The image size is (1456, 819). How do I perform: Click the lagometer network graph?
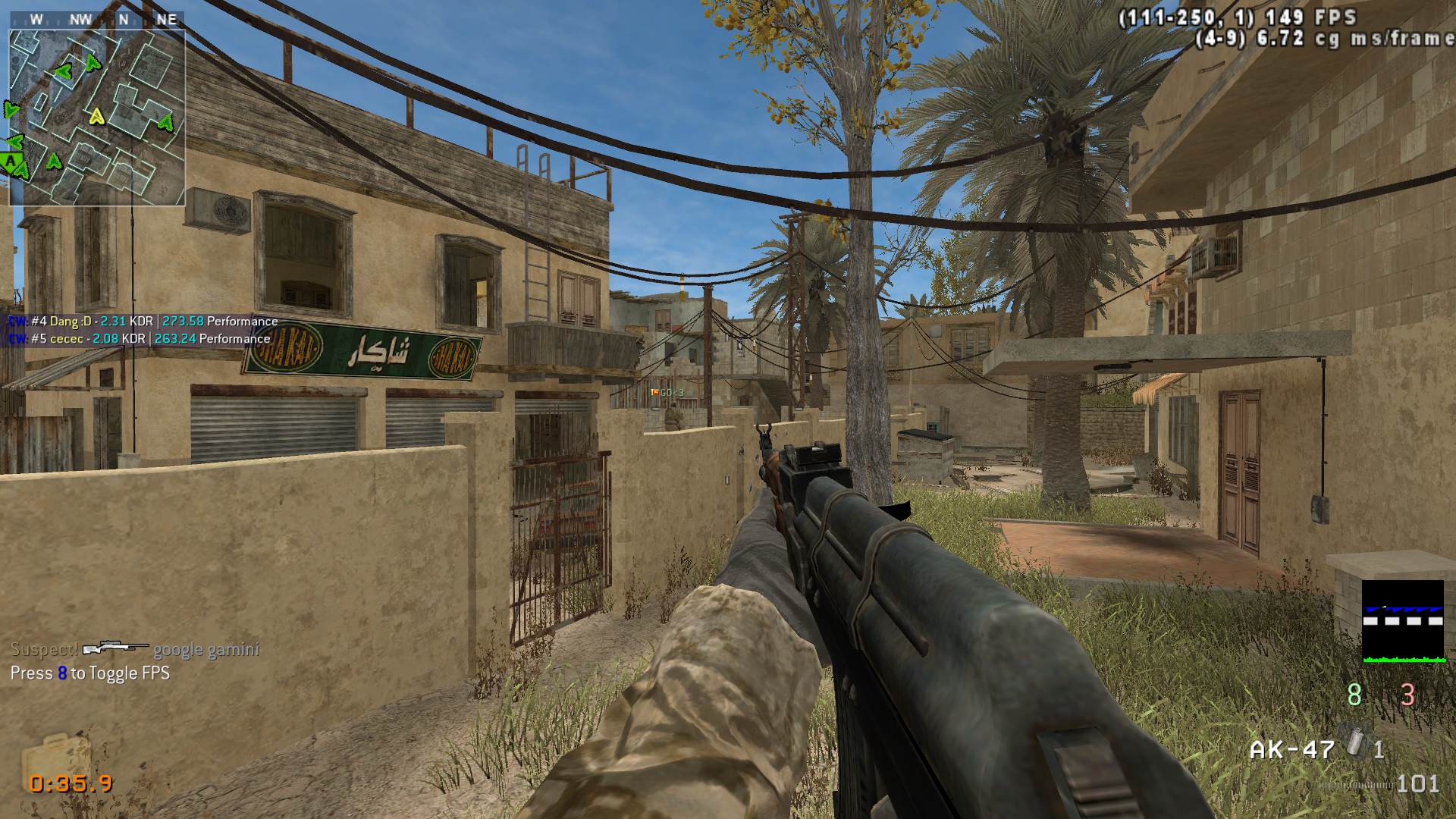point(1403,622)
